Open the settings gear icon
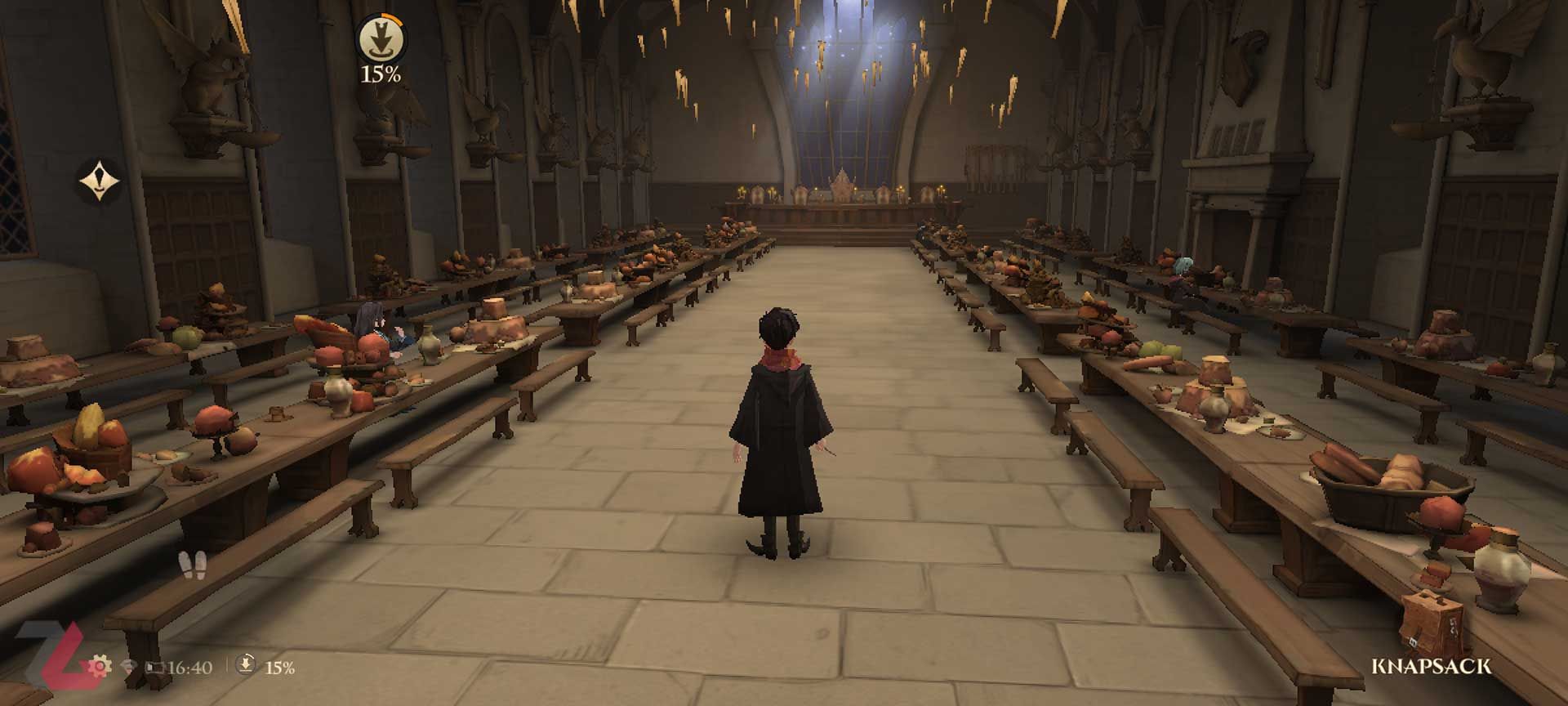The height and width of the screenshot is (706, 1568). point(100,667)
